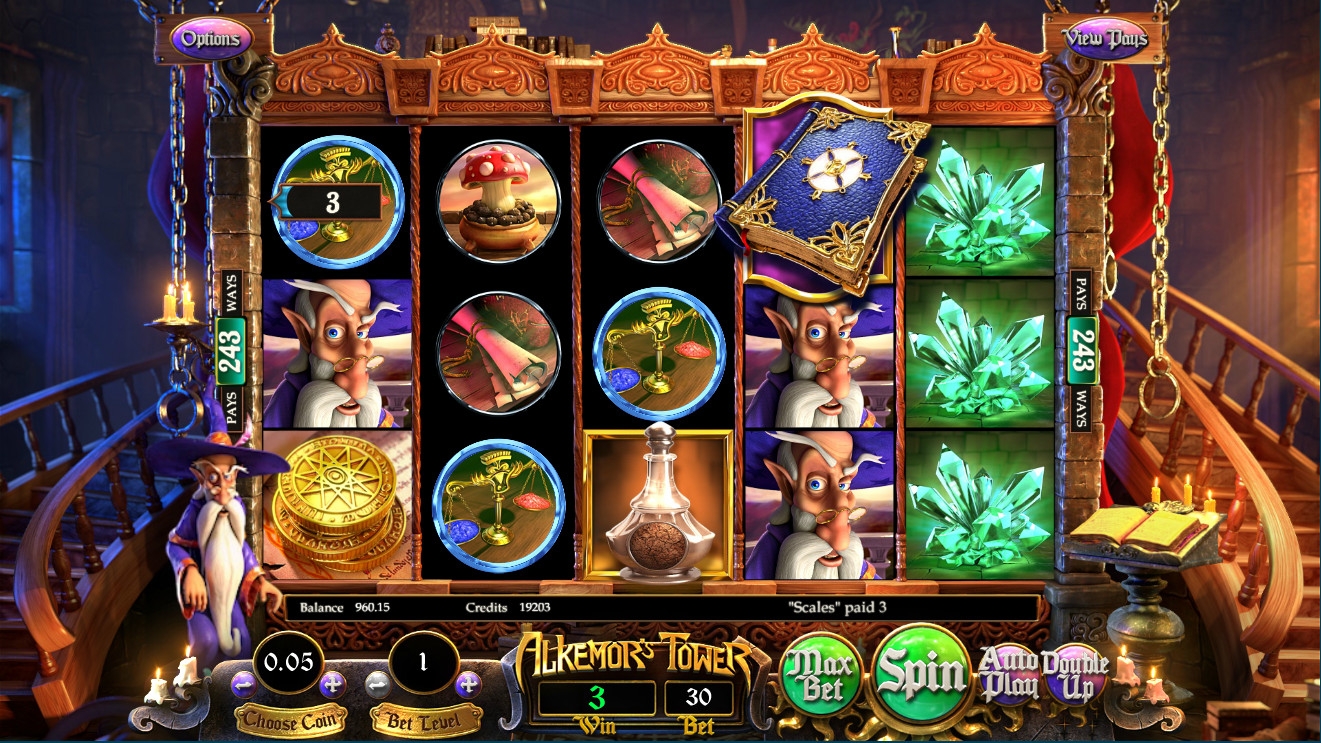This screenshot has height=743, width=1321.
Task: Increase the coin value
Action: tap(333, 685)
